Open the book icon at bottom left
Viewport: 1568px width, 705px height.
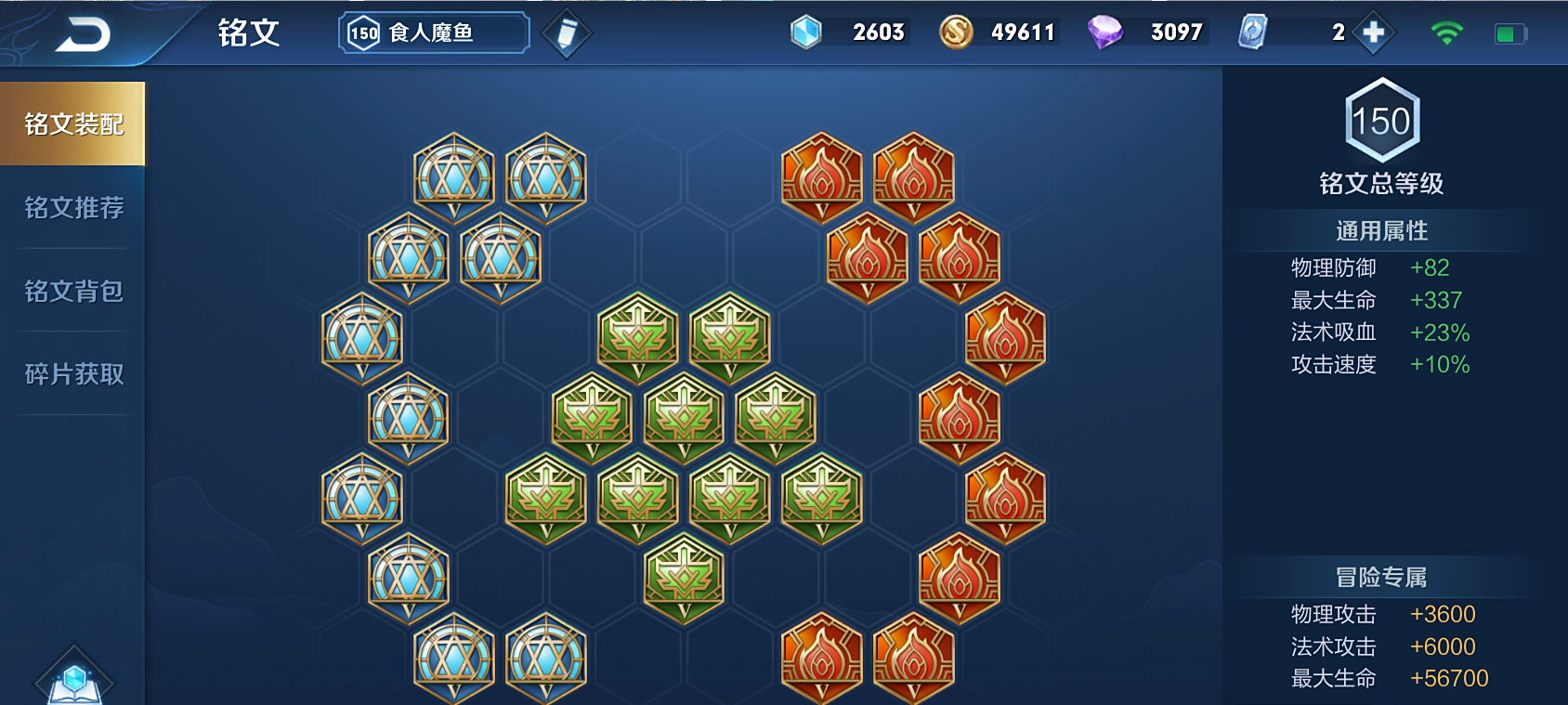point(74,680)
